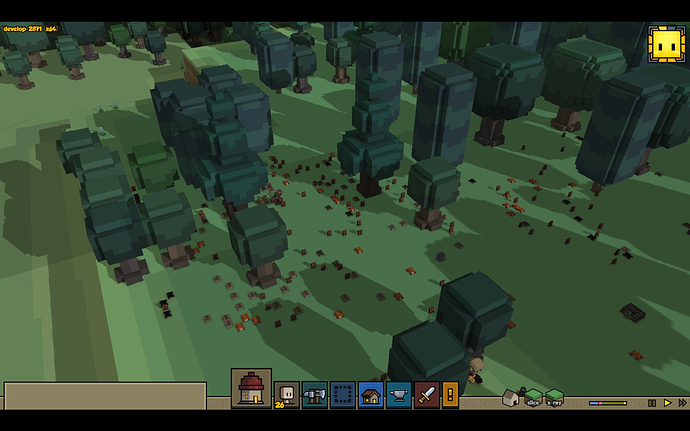Click the yellow sun day-clock icon
This screenshot has height=431, width=690.
[664, 44]
